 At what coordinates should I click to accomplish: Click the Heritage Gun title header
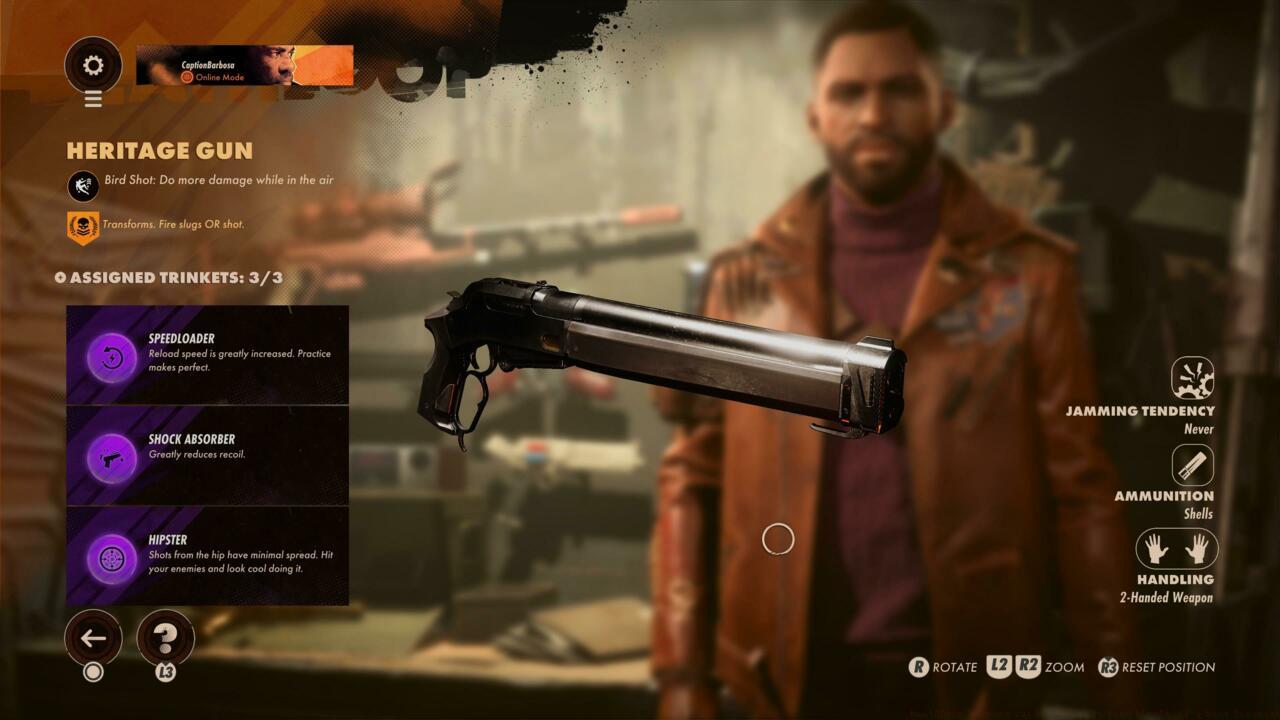coord(160,152)
